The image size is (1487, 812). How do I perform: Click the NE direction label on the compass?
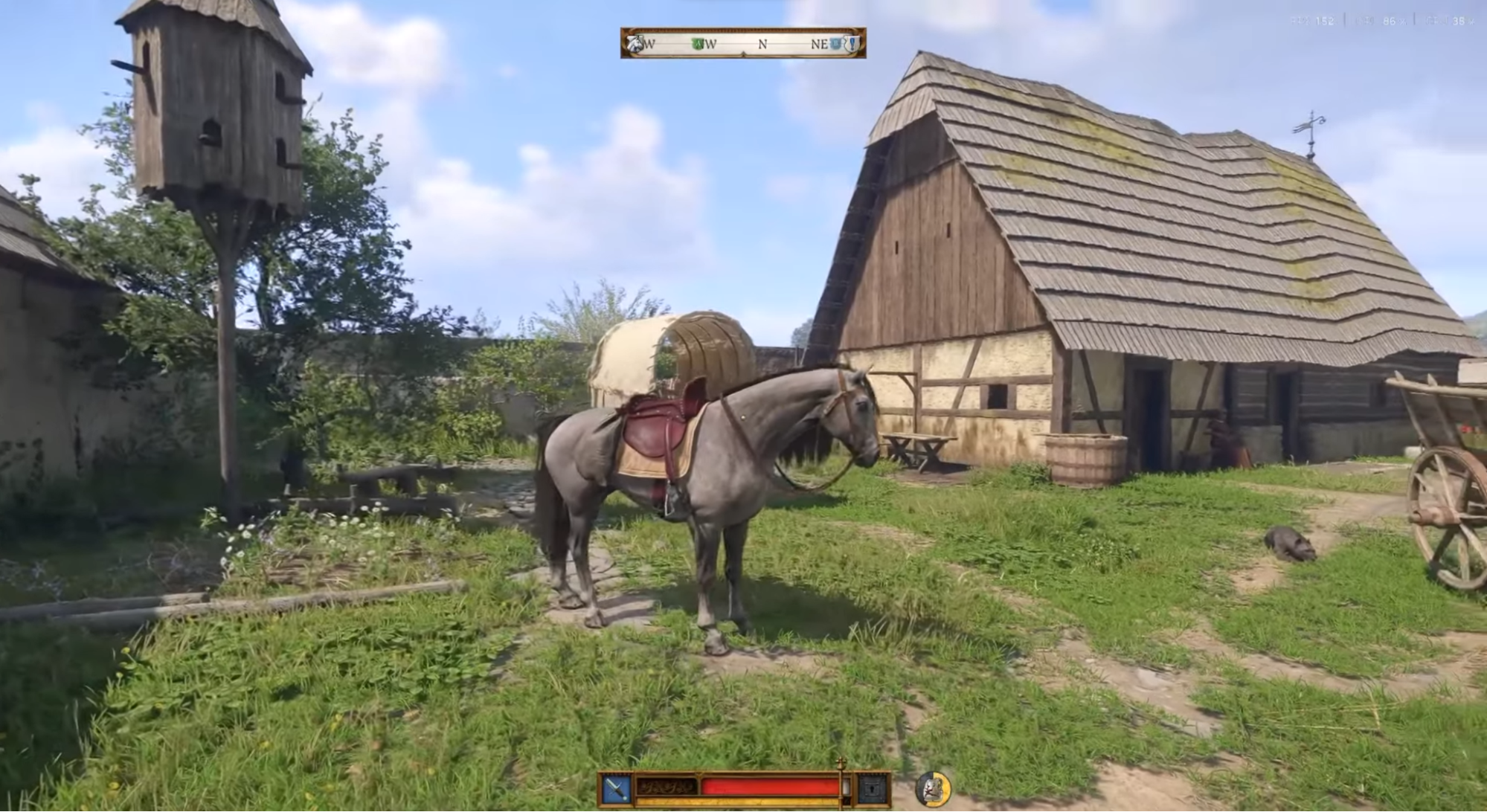(x=819, y=44)
